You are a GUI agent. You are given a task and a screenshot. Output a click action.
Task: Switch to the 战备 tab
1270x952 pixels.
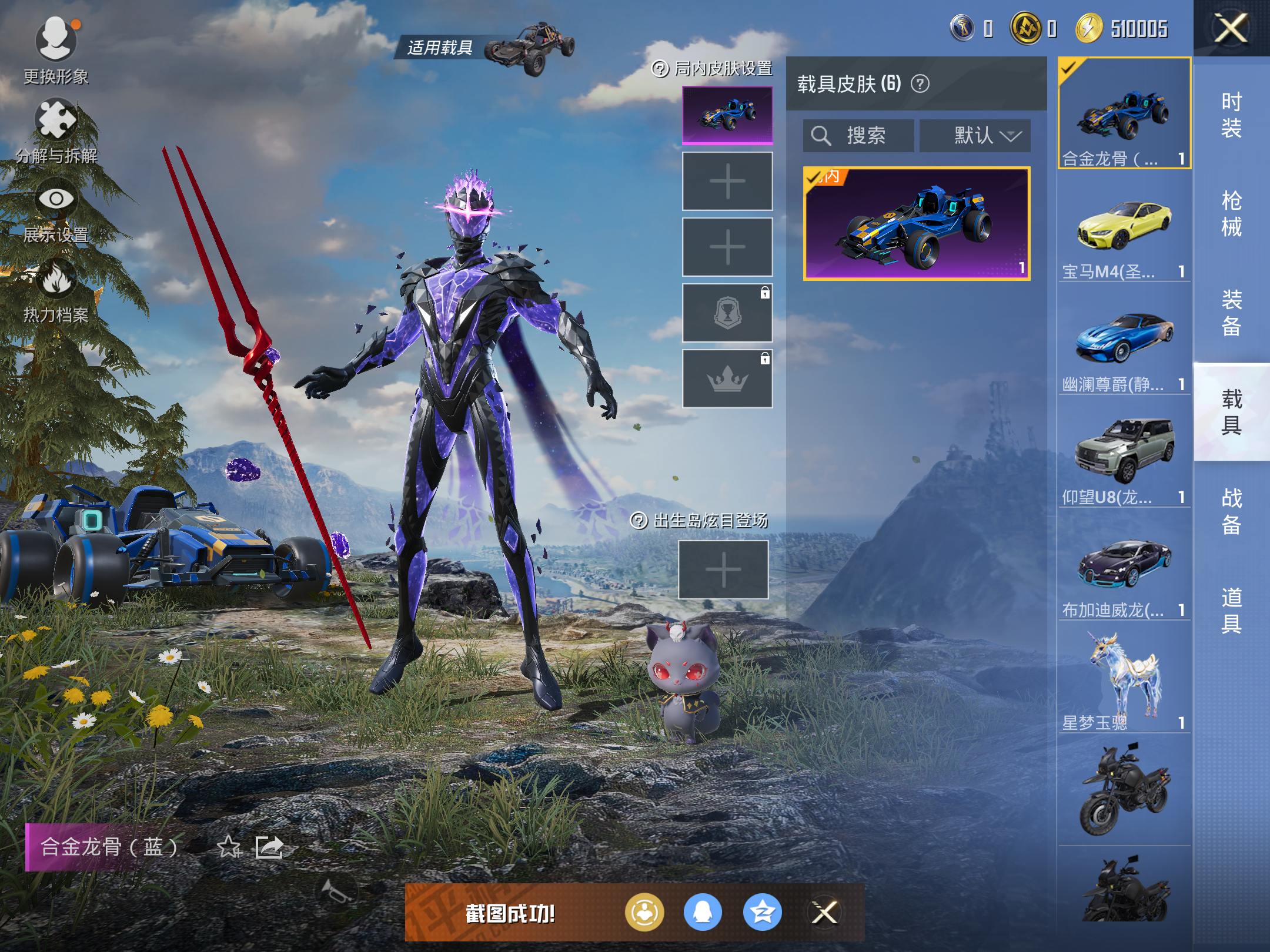[1231, 511]
